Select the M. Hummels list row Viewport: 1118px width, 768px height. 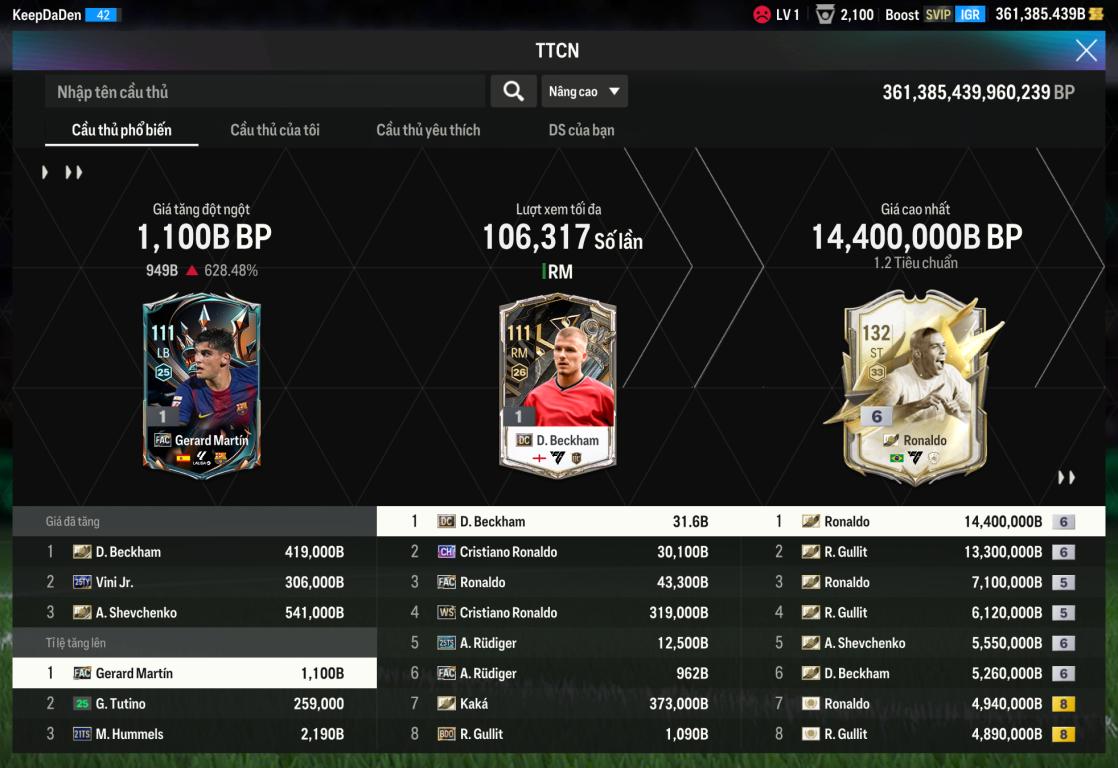click(x=194, y=734)
